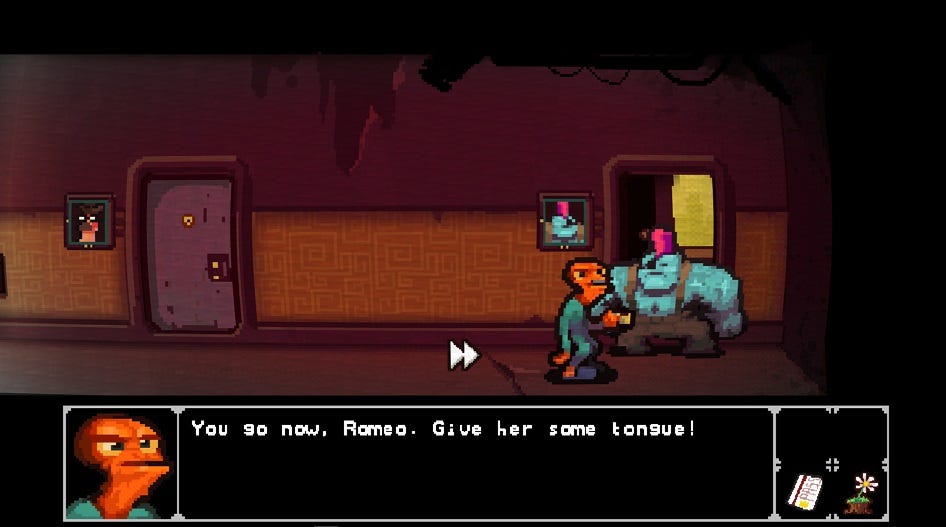Advance the "You go now, Romeo" dialogue text
The height and width of the screenshot is (527, 946).
[x=443, y=430]
